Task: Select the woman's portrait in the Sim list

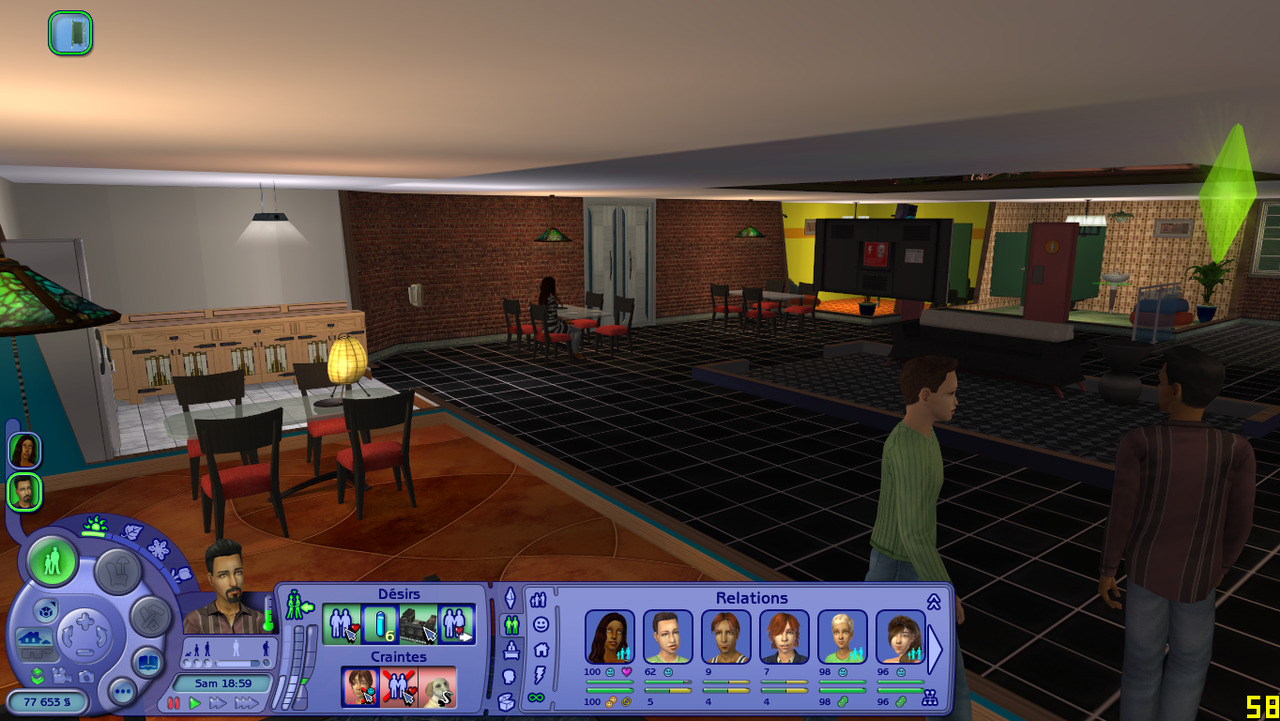Action: click(24, 450)
